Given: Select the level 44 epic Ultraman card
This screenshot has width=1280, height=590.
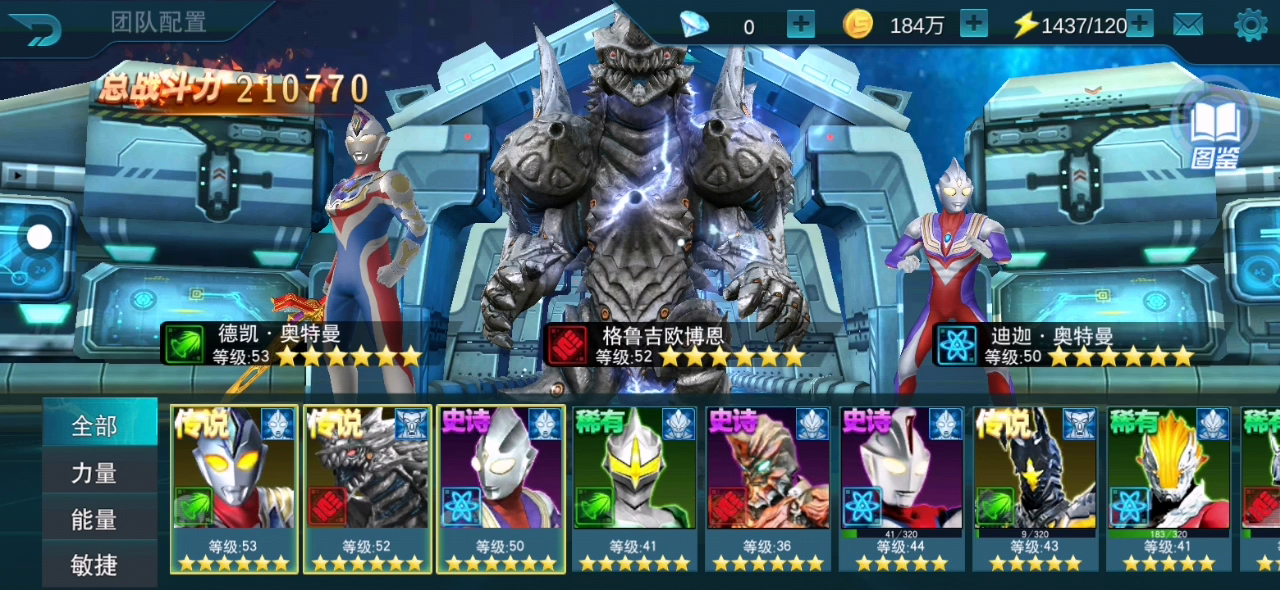Looking at the screenshot, I should point(902,488).
